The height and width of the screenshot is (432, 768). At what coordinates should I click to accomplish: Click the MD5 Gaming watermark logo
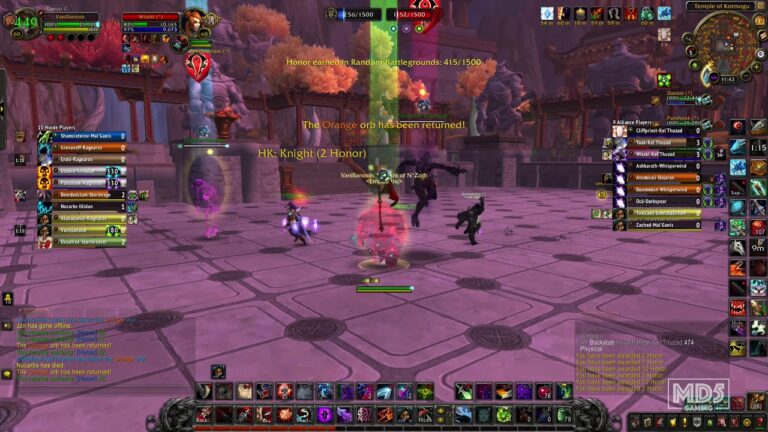pos(698,395)
